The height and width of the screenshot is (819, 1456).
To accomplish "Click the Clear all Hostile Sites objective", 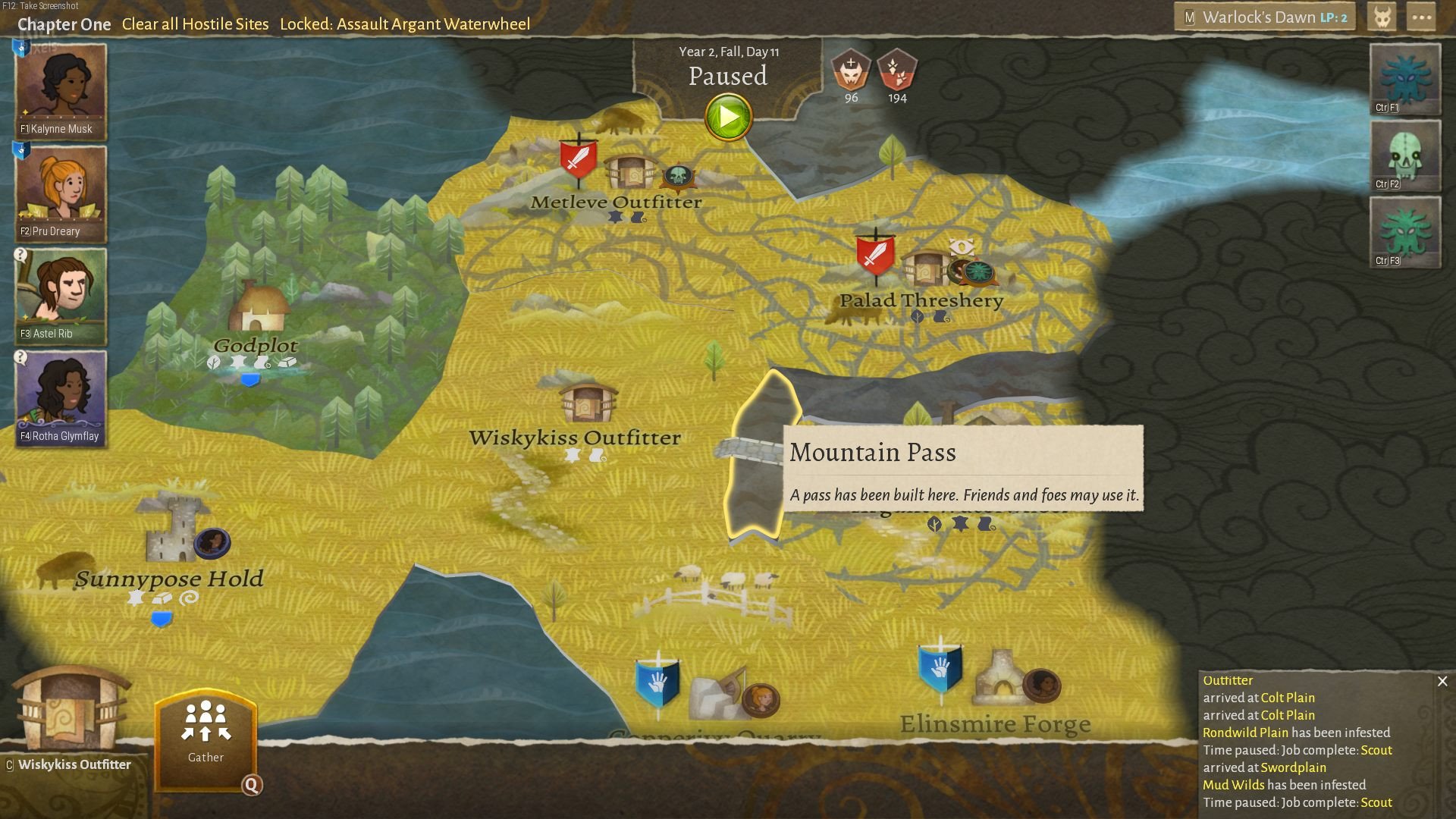I will coord(195,24).
